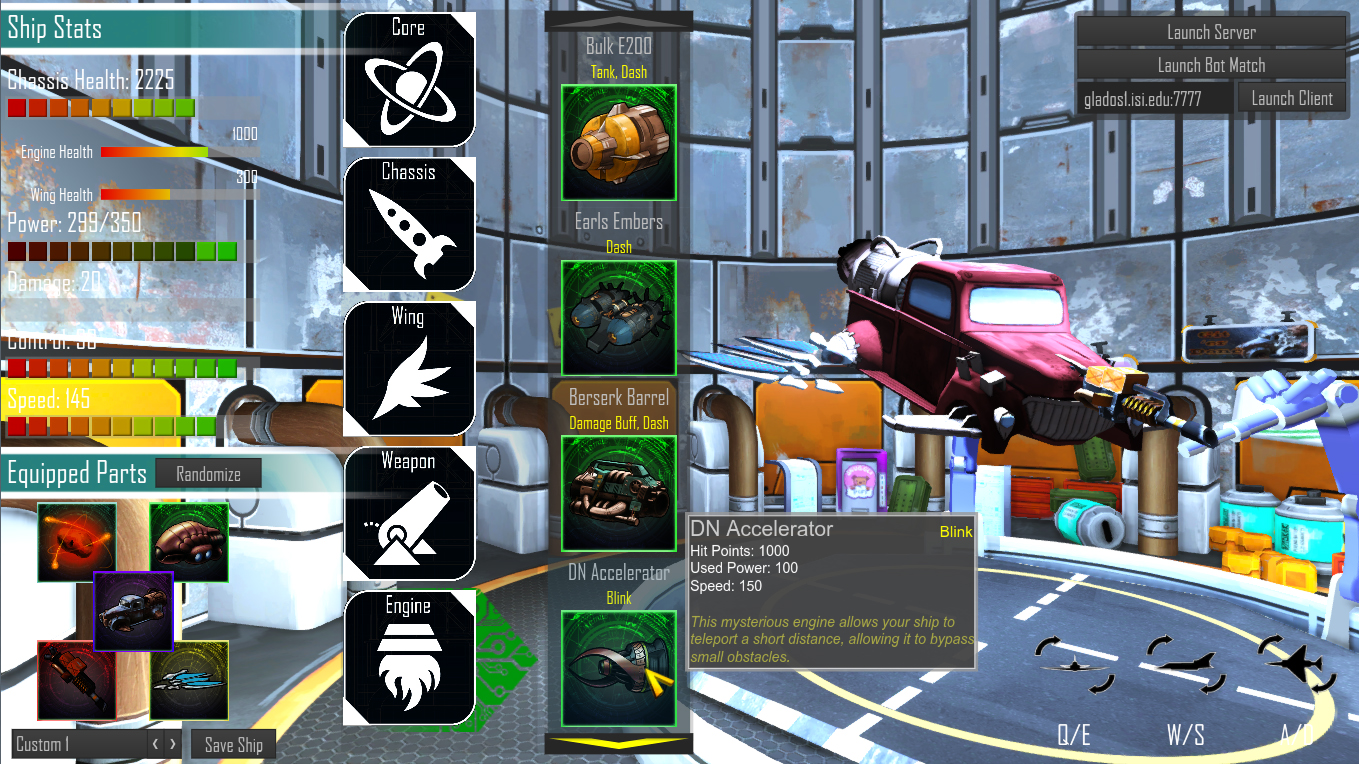Choose the Berserk Barrel engine
Screen dimensions: 1359x764
click(x=618, y=492)
